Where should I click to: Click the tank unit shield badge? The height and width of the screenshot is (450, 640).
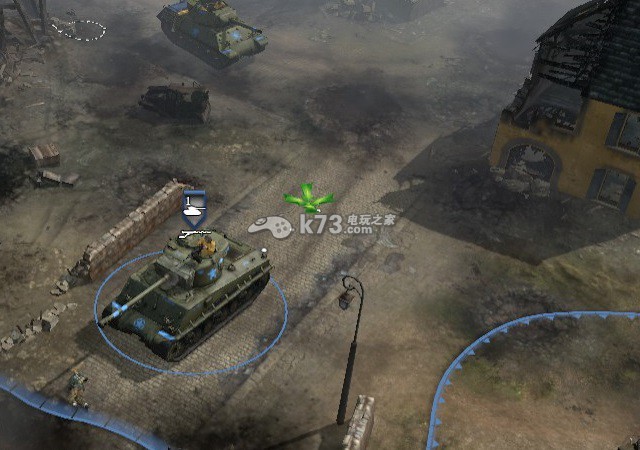[x=195, y=206]
